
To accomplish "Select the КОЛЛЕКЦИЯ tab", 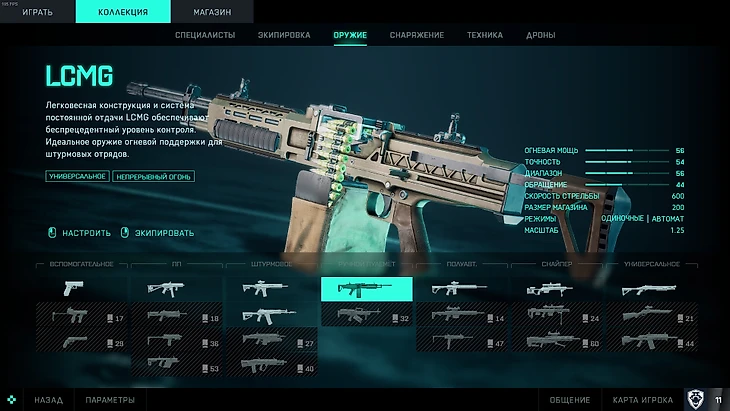I will coord(124,12).
